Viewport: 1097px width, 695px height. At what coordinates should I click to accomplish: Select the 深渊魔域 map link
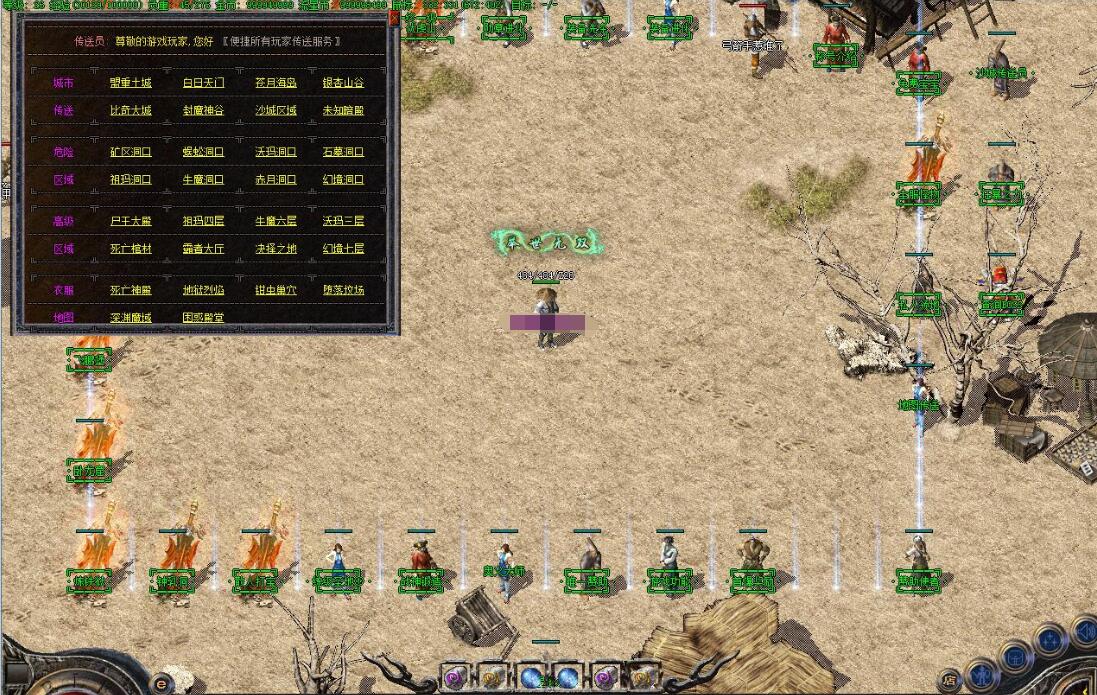point(130,318)
